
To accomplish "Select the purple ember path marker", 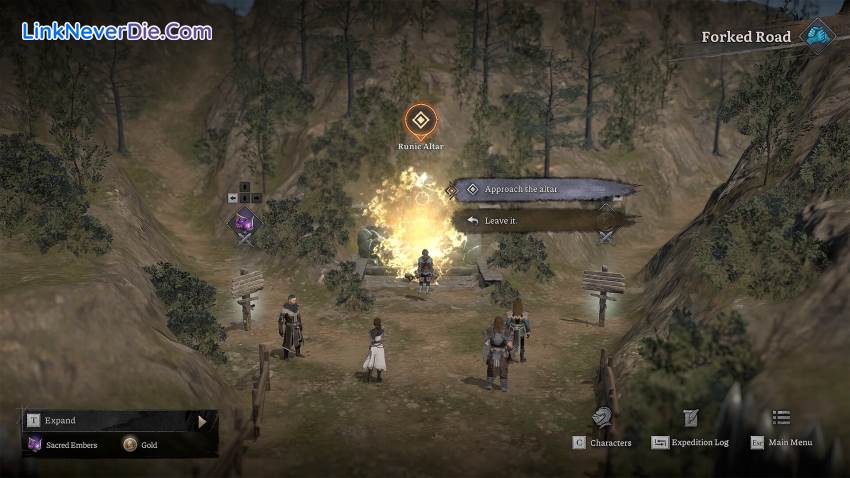I will (x=245, y=223).
